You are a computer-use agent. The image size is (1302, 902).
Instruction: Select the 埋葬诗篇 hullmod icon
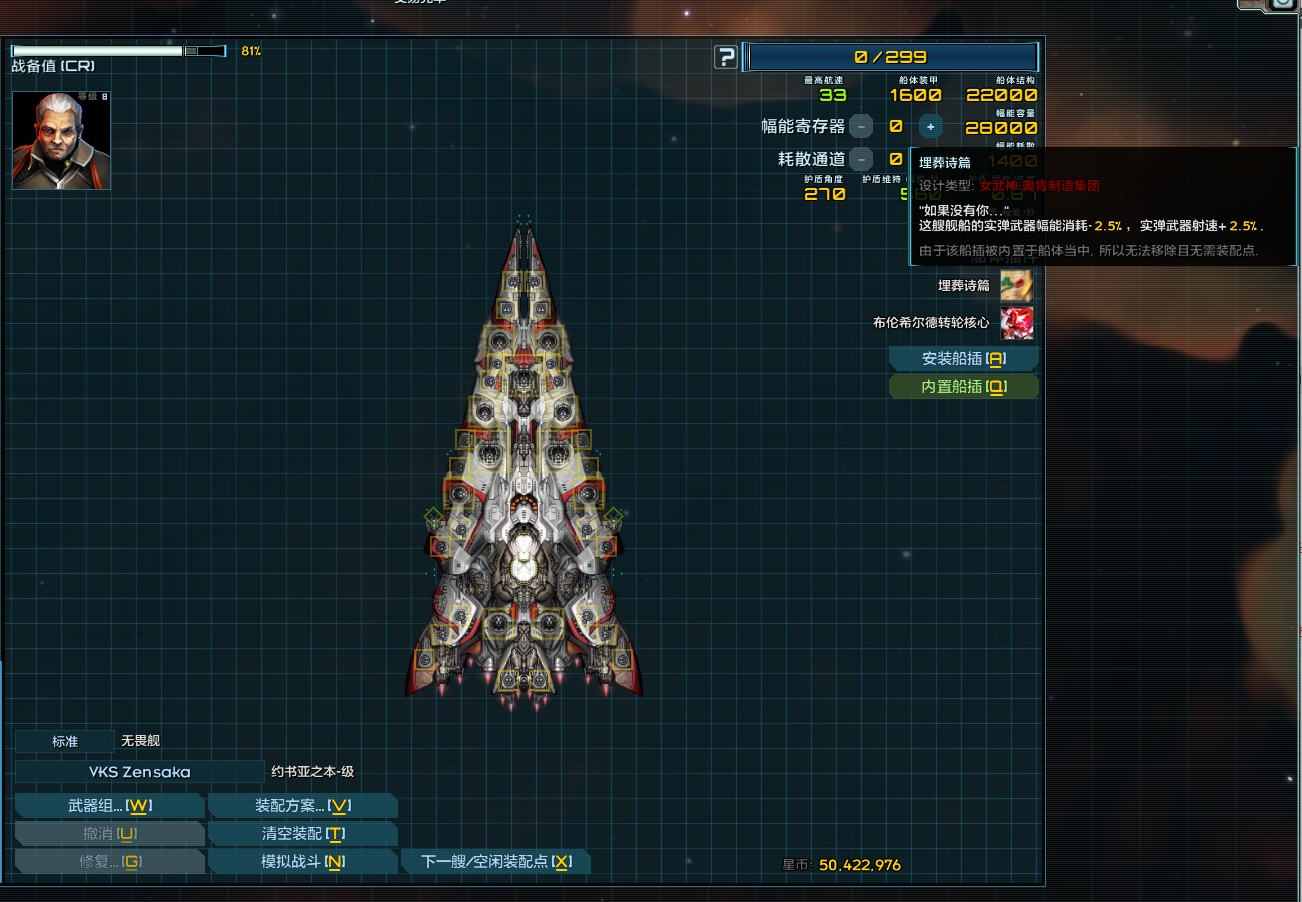(x=1017, y=286)
